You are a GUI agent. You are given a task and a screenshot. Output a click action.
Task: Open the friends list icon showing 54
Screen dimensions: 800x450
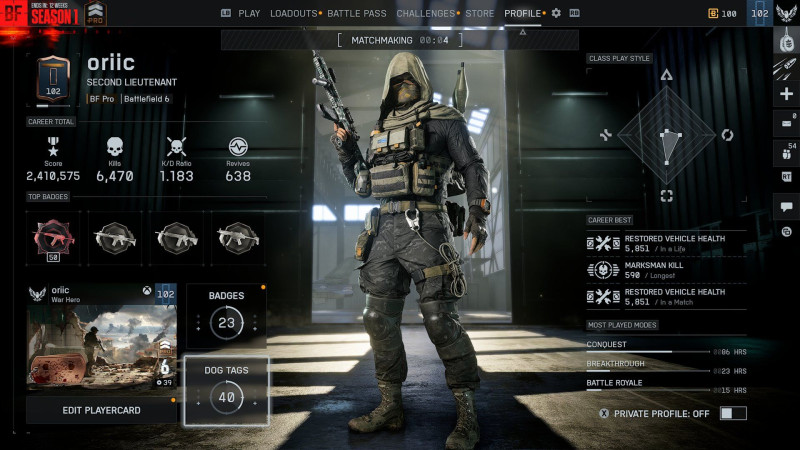pyautogui.click(x=786, y=152)
